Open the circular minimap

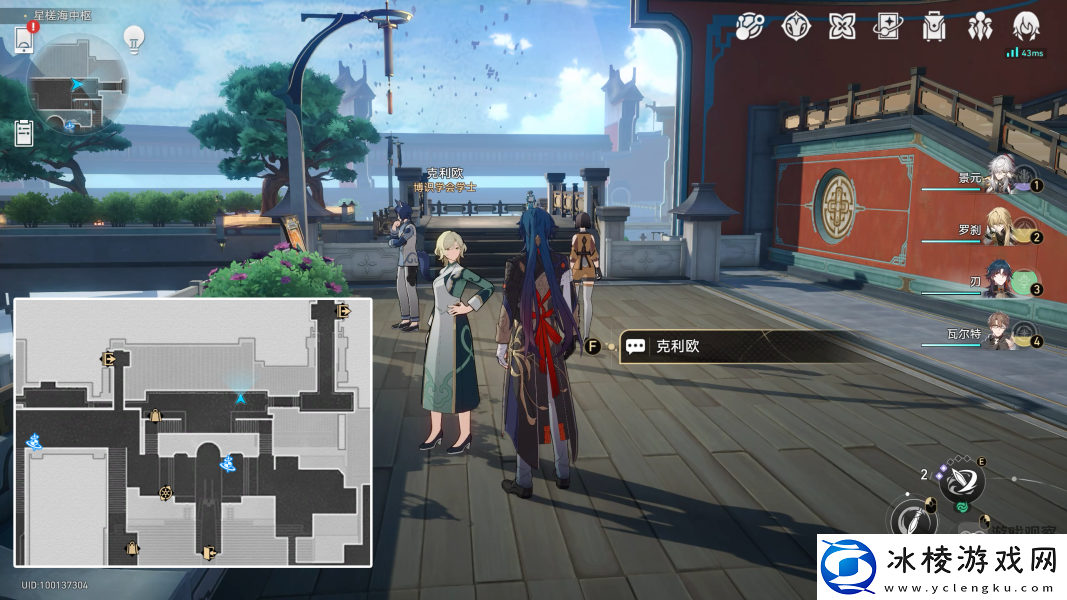[78, 82]
